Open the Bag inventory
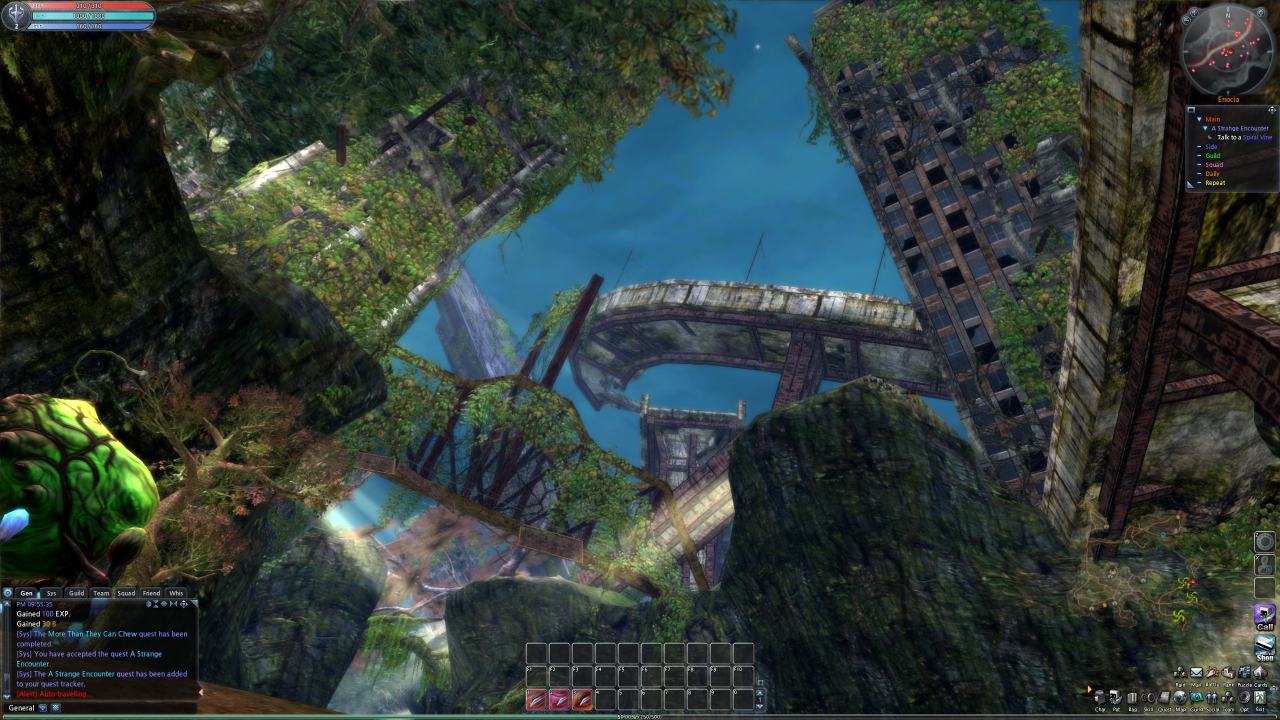 [1132, 698]
